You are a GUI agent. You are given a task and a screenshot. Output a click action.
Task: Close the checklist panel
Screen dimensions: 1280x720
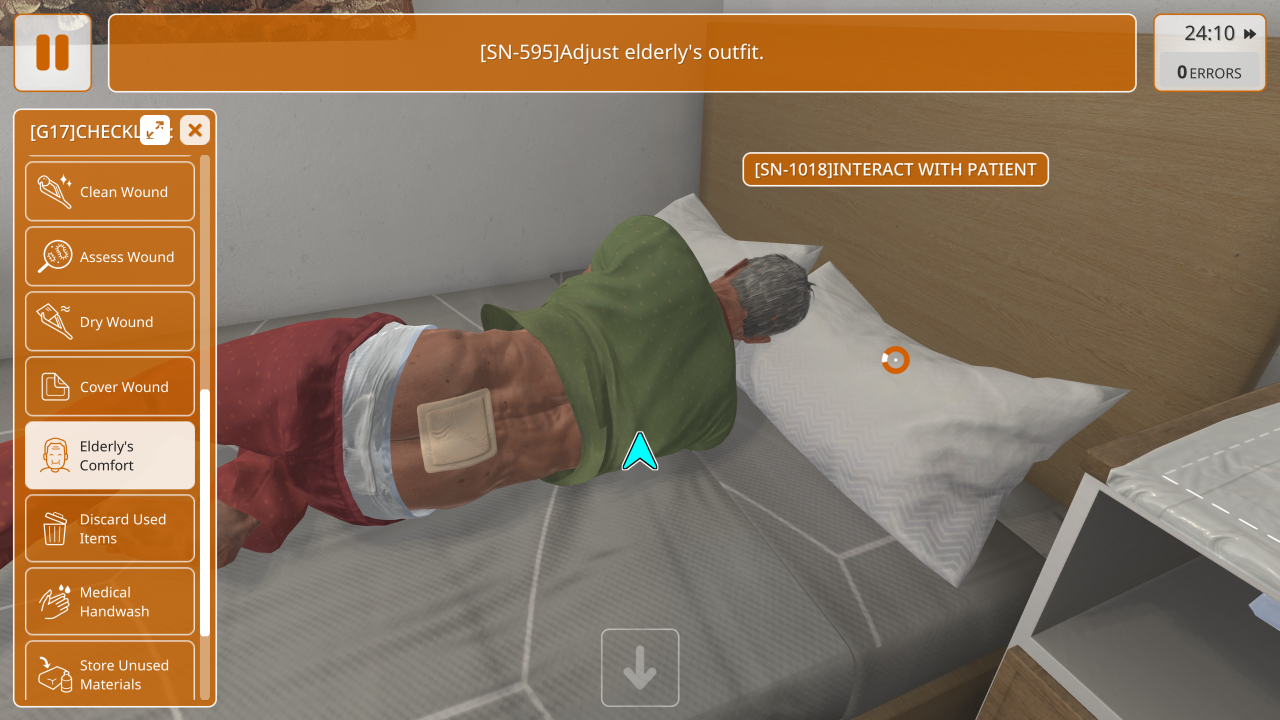point(195,130)
